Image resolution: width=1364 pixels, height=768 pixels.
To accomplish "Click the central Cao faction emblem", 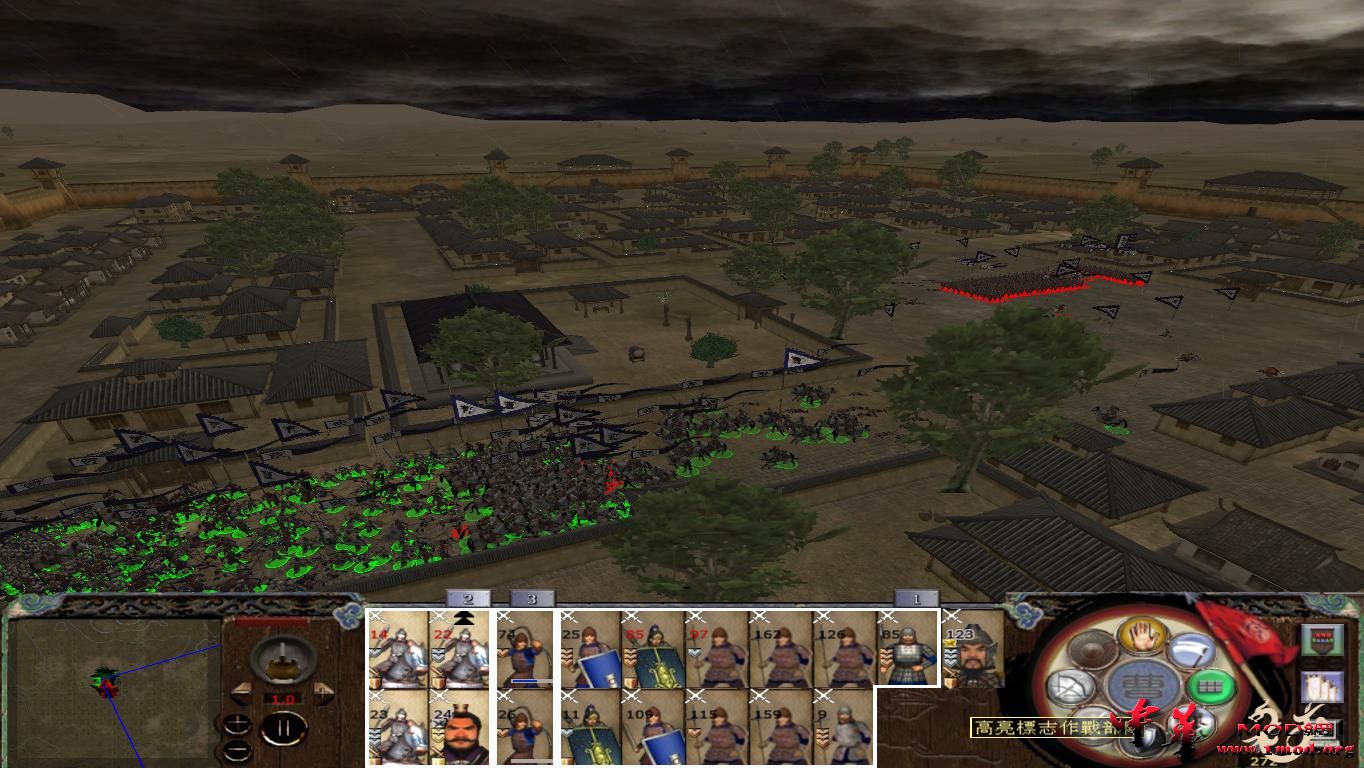I will click(x=1145, y=683).
